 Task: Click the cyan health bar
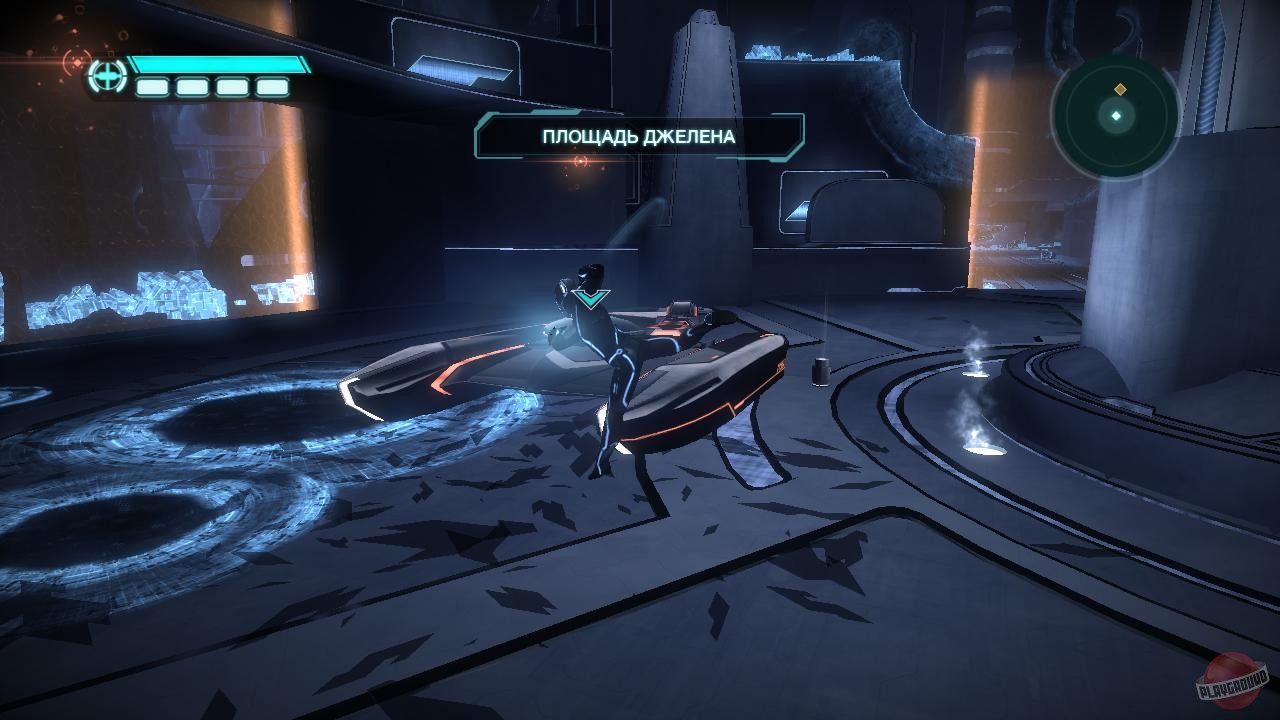pos(218,65)
